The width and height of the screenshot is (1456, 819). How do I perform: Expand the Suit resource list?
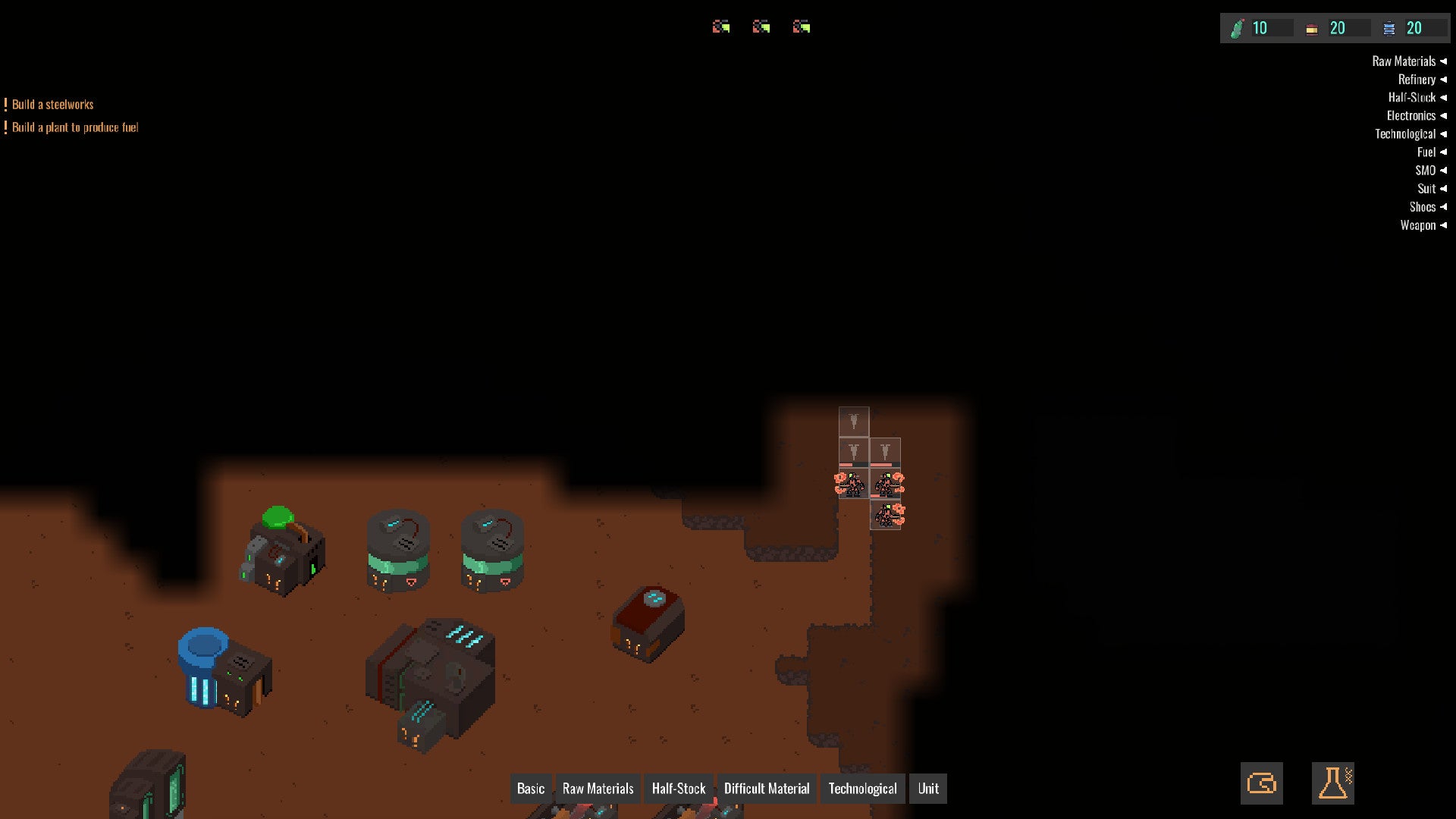tap(1431, 189)
